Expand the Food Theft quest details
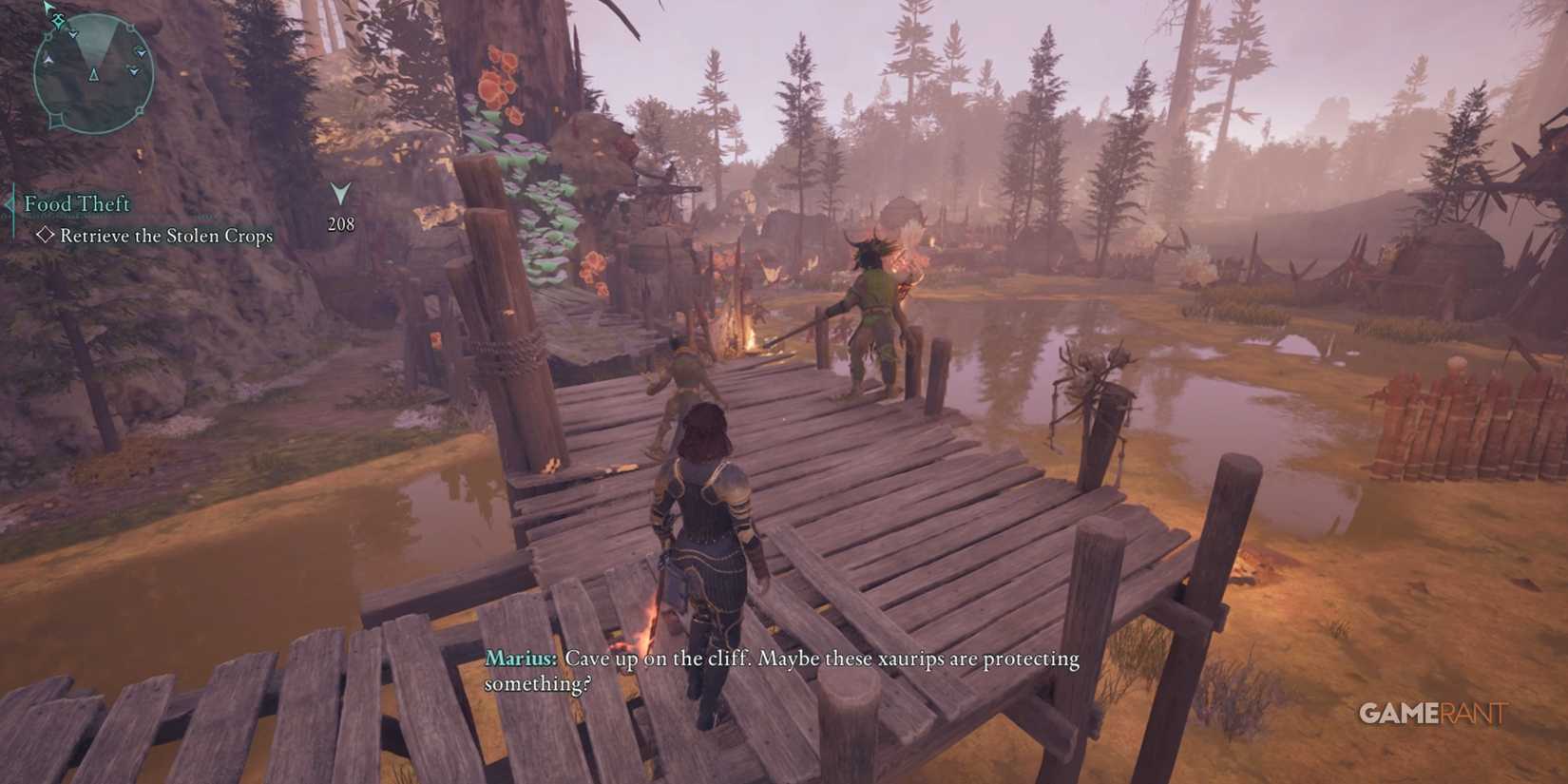The height and width of the screenshot is (784, 1568). click(76, 204)
